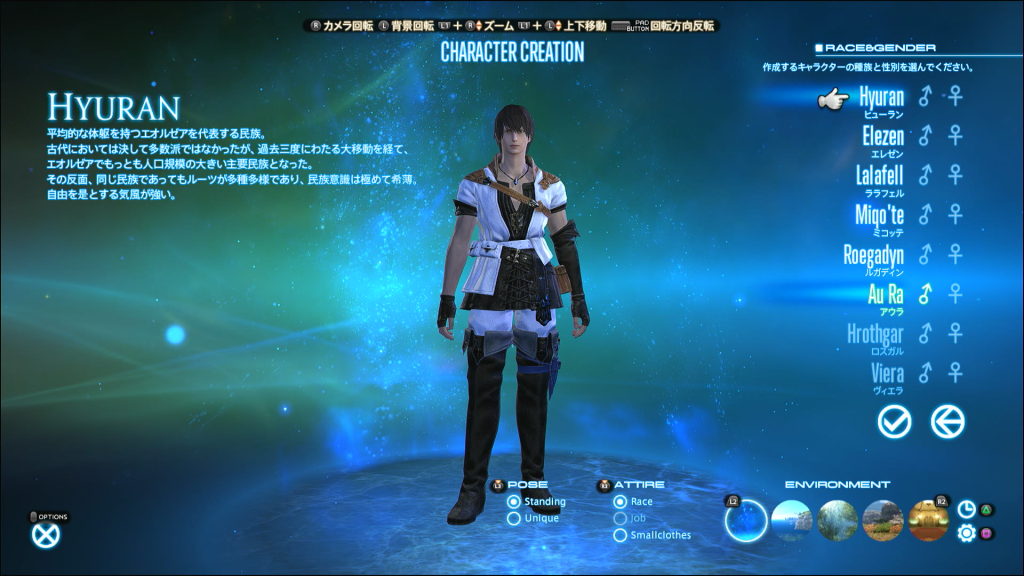Pick the male symbol beside Elezen
This screenshot has height=576, width=1024.
[925, 136]
